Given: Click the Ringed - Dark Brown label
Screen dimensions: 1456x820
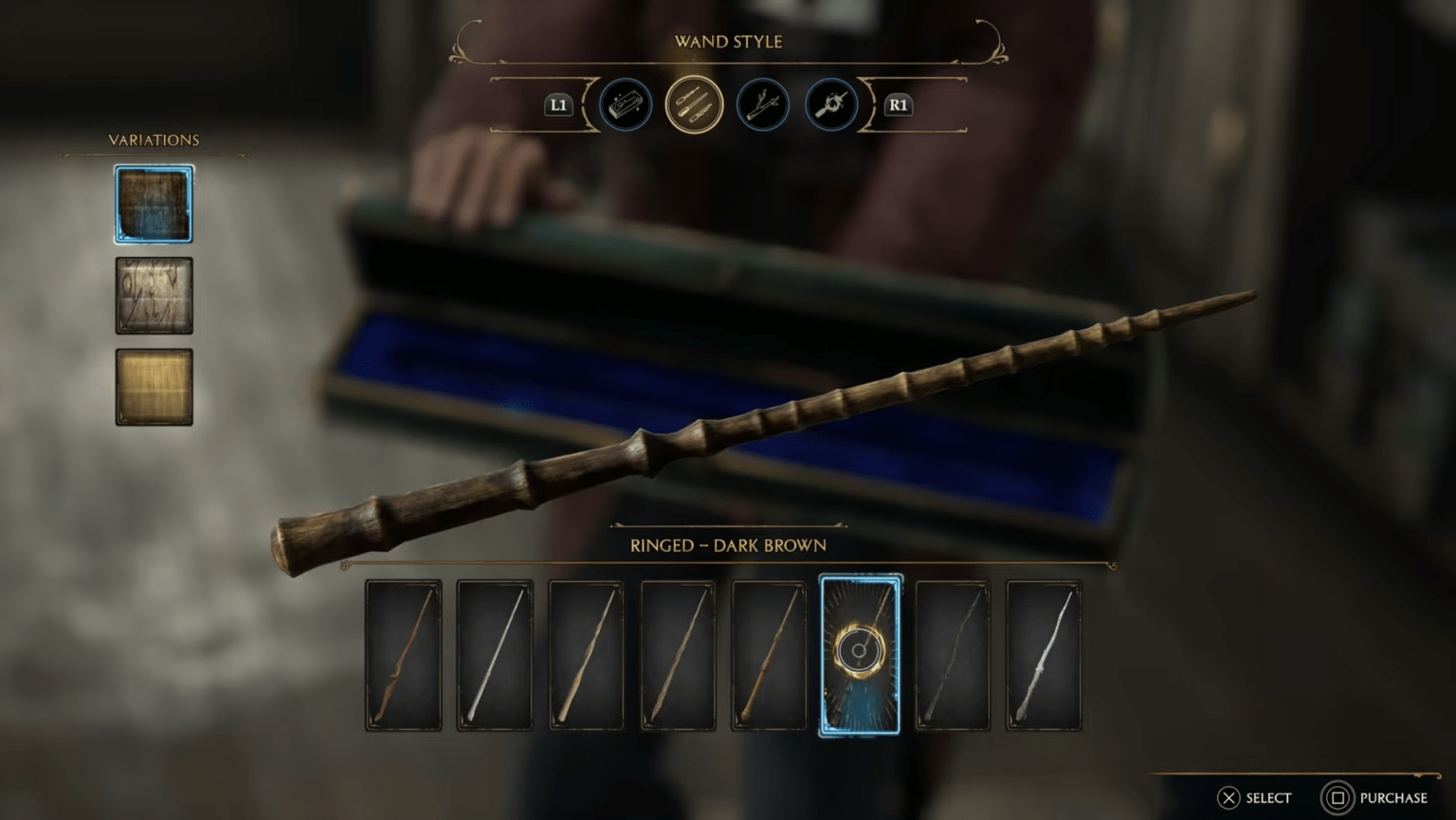Looking at the screenshot, I should coord(727,545).
